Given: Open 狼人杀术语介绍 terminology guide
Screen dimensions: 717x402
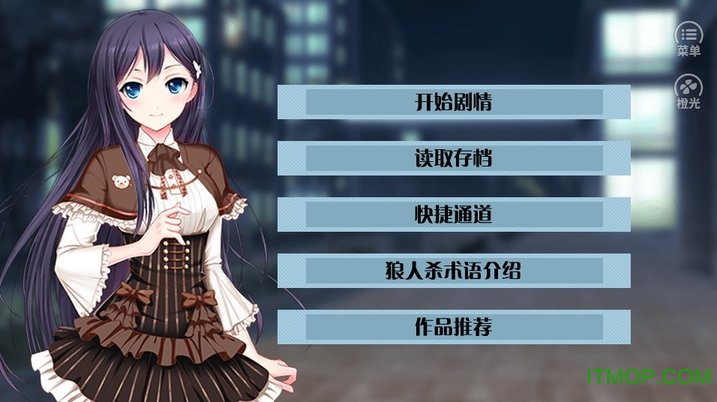Looking at the screenshot, I should coord(453,271).
